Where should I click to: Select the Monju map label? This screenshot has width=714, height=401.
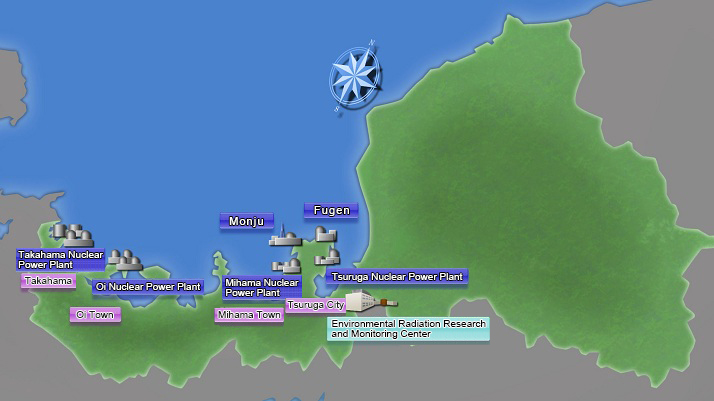(246, 221)
